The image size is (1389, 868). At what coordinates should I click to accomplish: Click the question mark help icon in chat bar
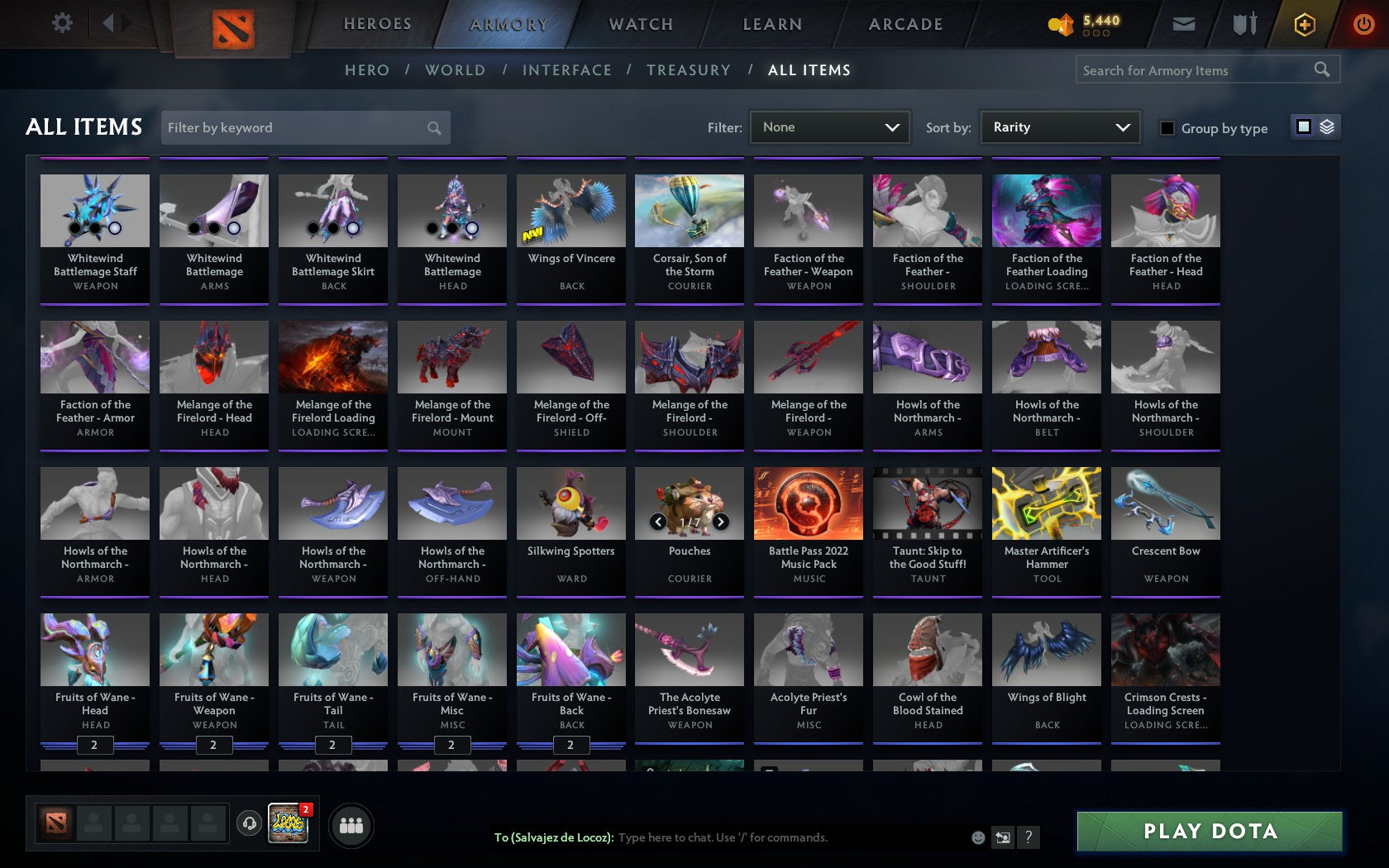pyautogui.click(x=1028, y=837)
